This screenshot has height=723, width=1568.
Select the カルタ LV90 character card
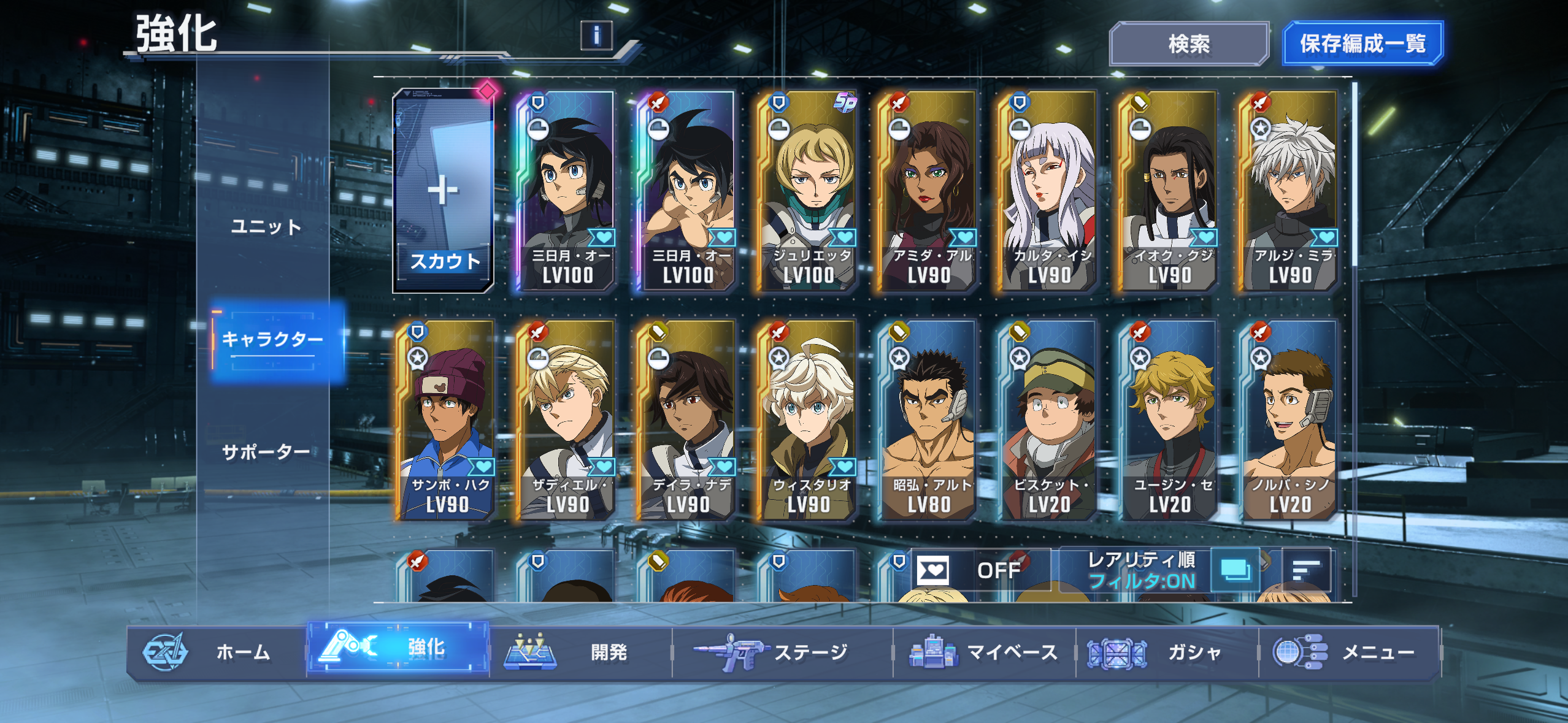1048,191
